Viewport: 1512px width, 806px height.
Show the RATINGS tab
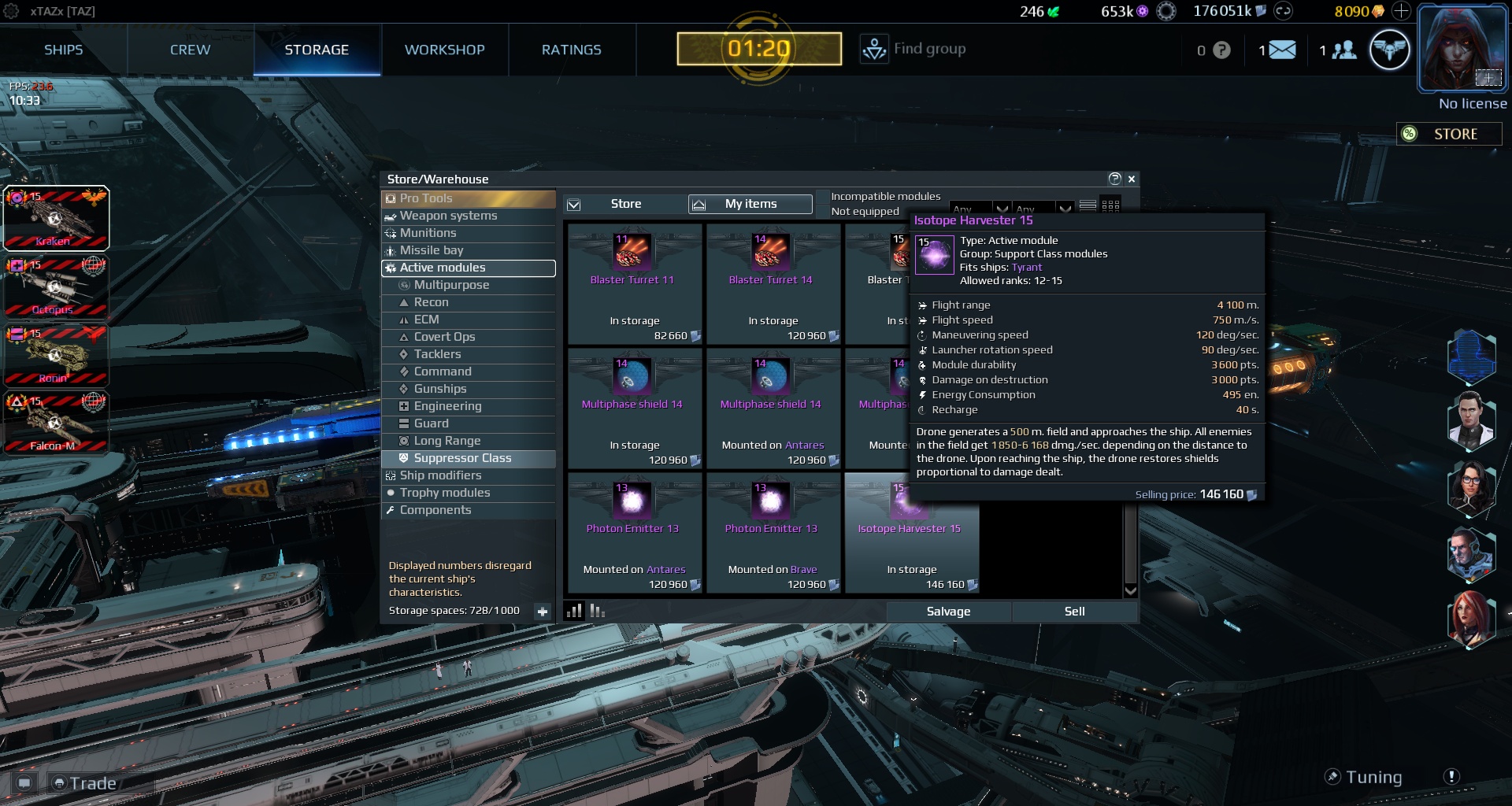click(x=571, y=50)
